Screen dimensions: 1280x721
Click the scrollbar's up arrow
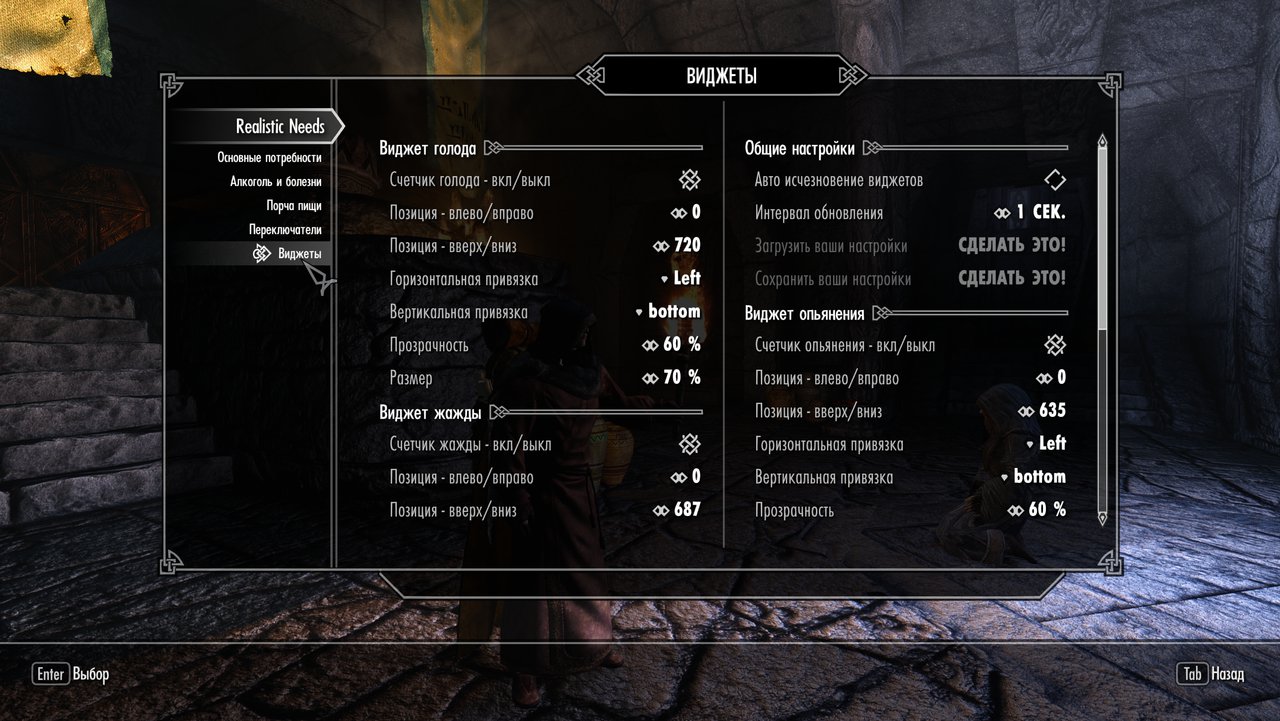pyautogui.click(x=1102, y=143)
